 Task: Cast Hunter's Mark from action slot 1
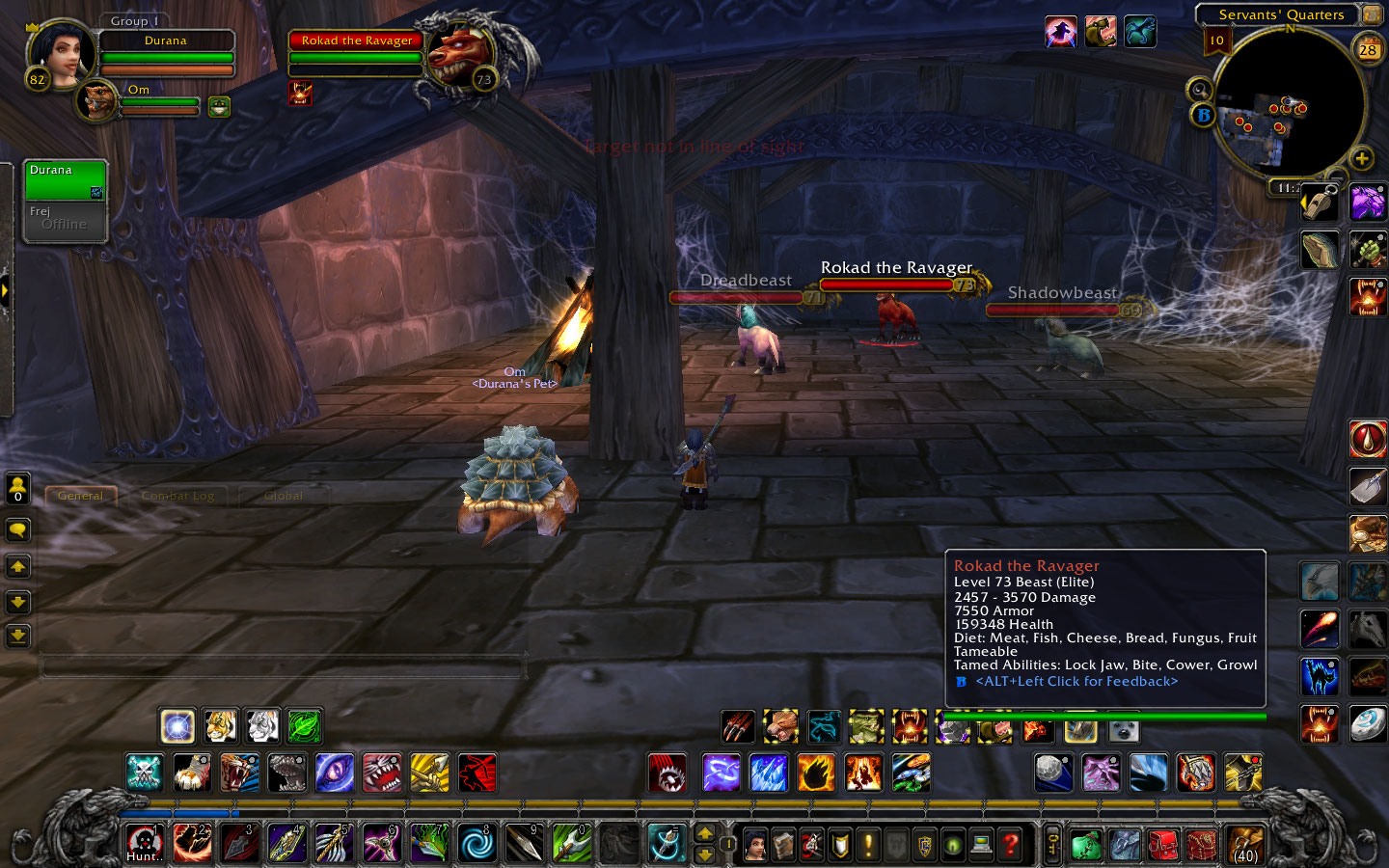tap(145, 846)
